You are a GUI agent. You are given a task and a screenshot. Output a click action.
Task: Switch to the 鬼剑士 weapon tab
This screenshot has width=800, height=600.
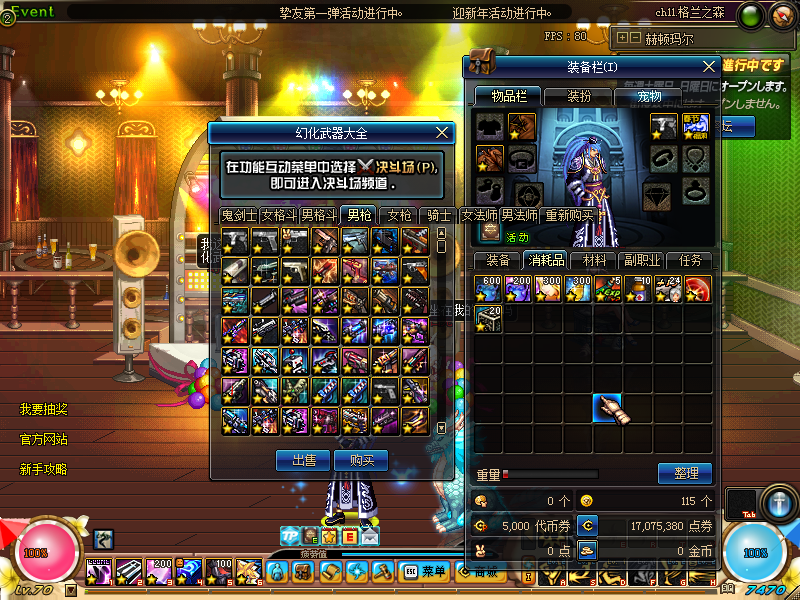239,215
